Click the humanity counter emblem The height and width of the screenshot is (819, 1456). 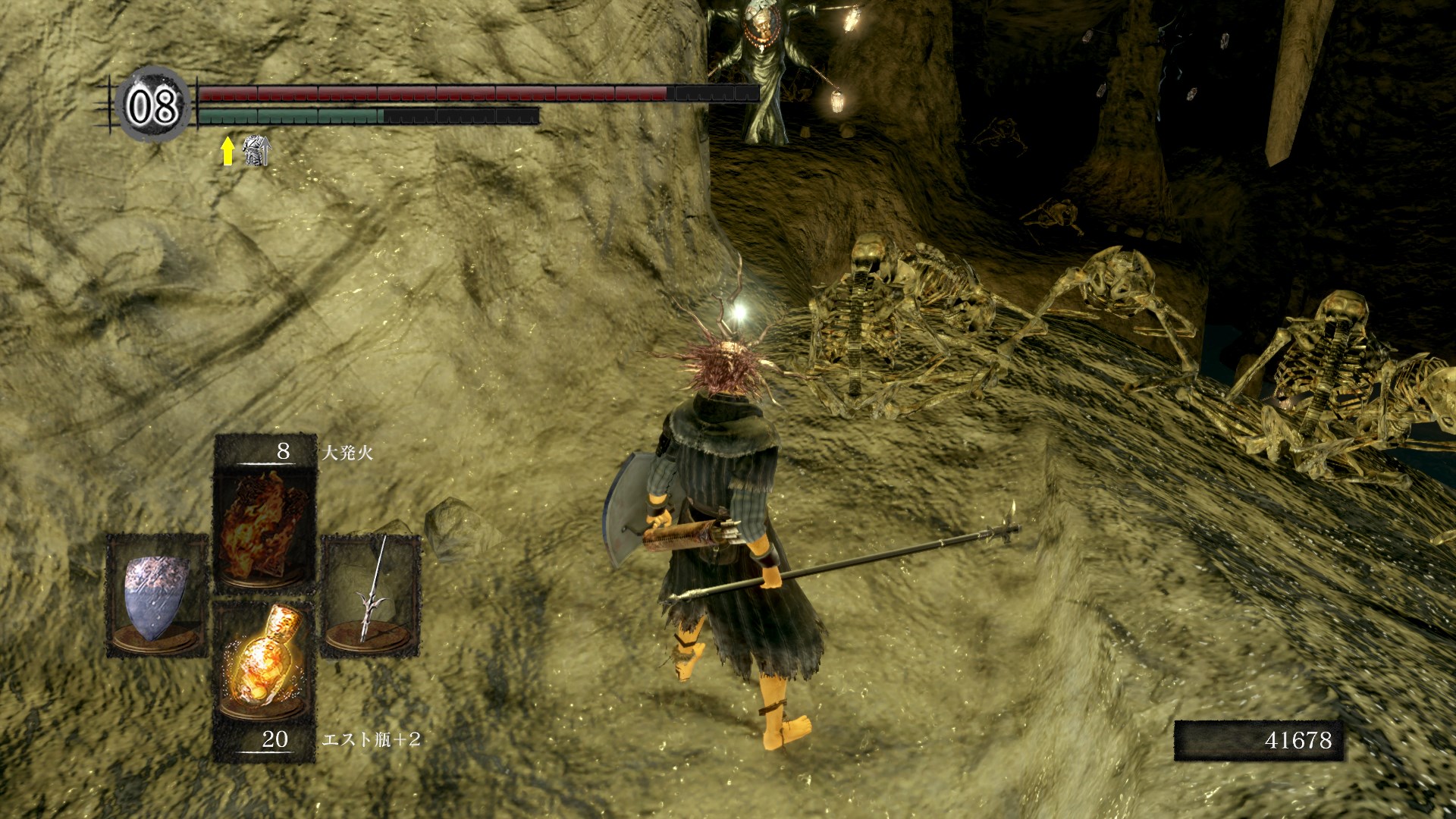[x=154, y=105]
